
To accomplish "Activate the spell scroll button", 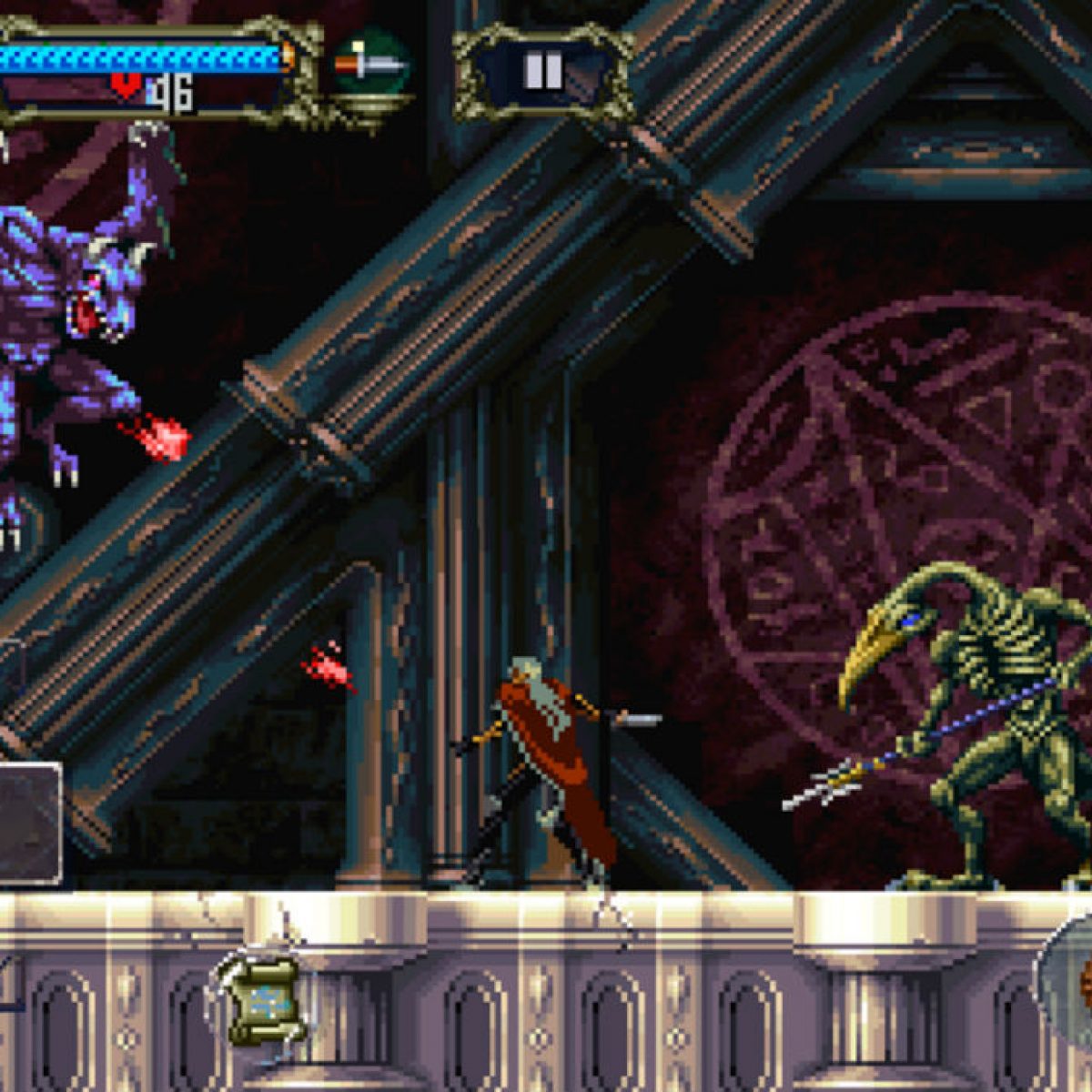I will [263, 1000].
